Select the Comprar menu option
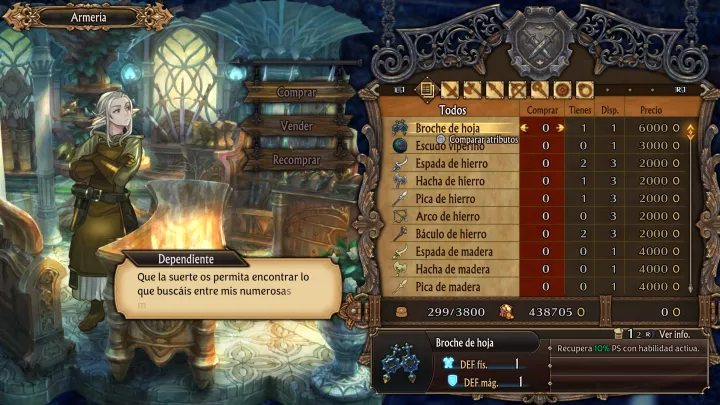Viewport: 720px width, 405px height. click(x=295, y=93)
